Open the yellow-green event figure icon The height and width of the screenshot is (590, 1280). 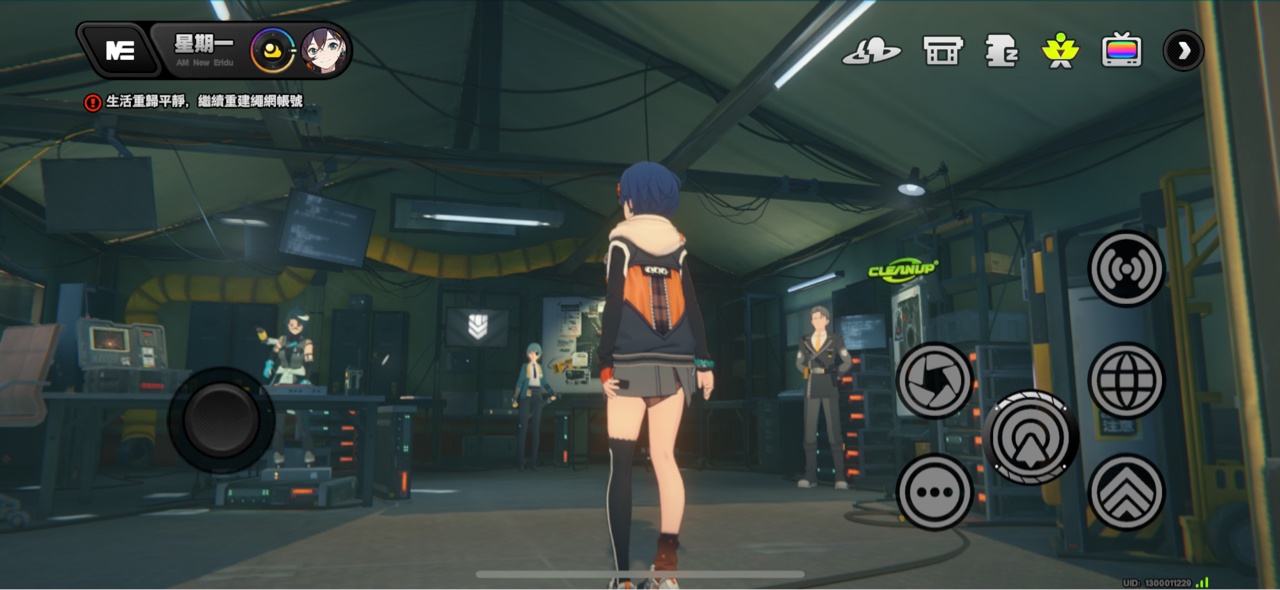pos(1059,50)
